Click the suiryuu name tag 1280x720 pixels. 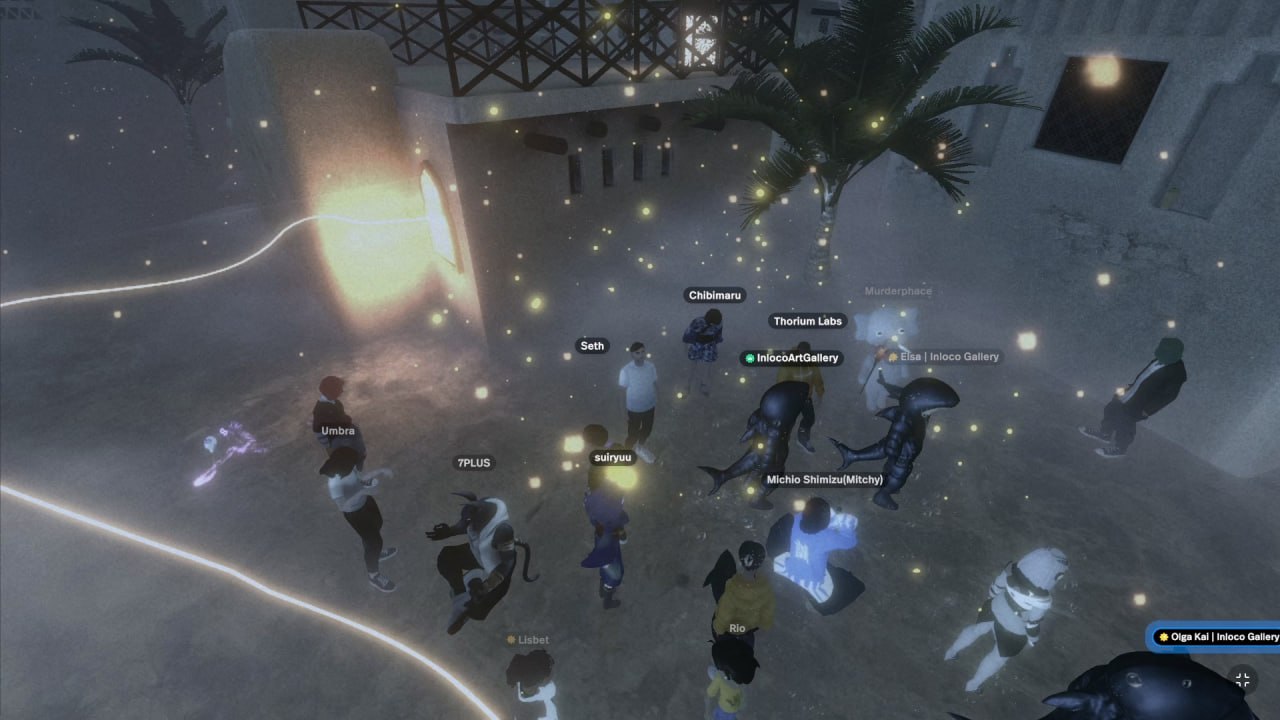(x=613, y=457)
